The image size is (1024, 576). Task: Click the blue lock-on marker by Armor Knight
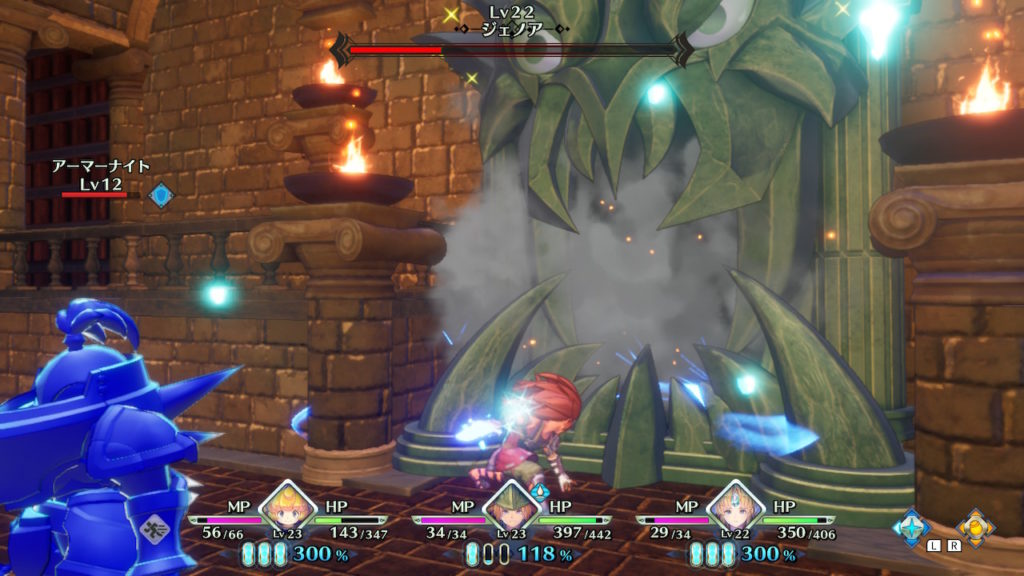coord(161,194)
